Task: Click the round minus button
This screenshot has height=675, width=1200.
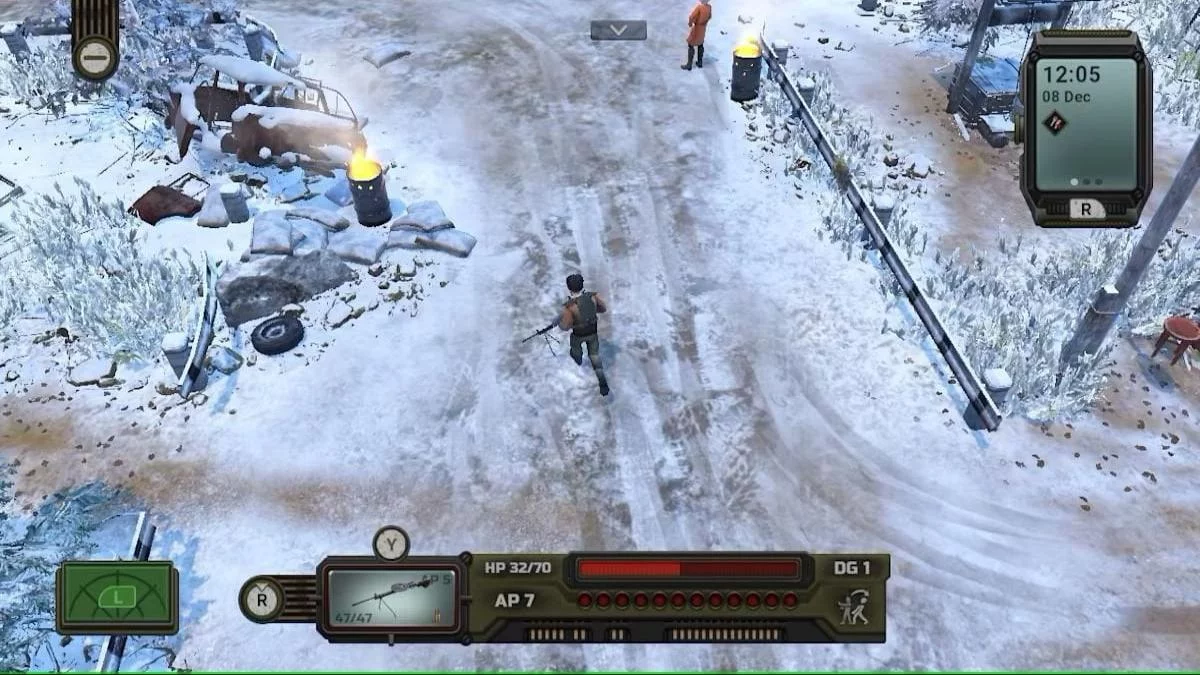Action: (95, 56)
